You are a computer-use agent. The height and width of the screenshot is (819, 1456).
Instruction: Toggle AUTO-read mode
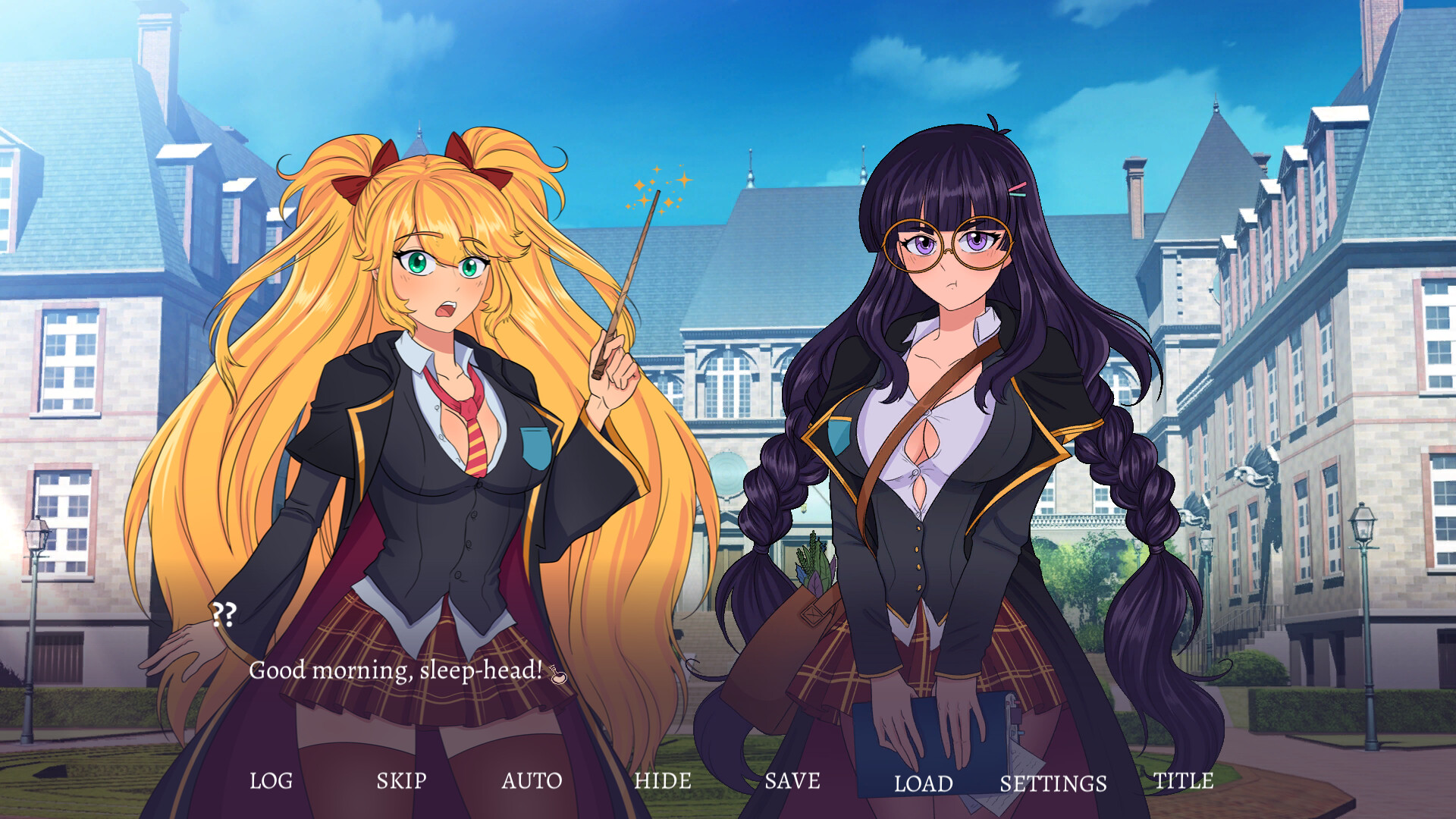coord(533,780)
